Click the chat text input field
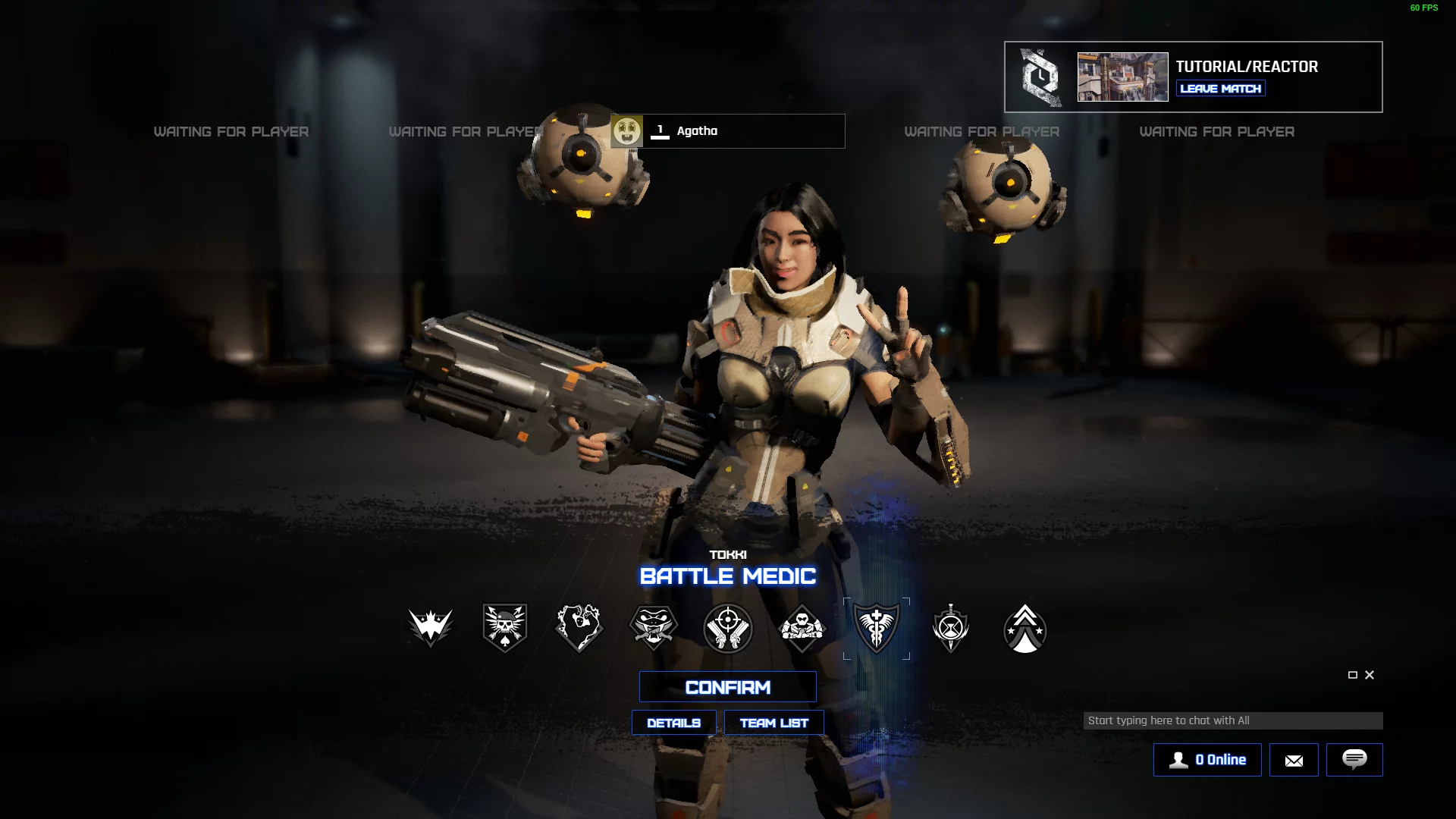 [1232, 720]
